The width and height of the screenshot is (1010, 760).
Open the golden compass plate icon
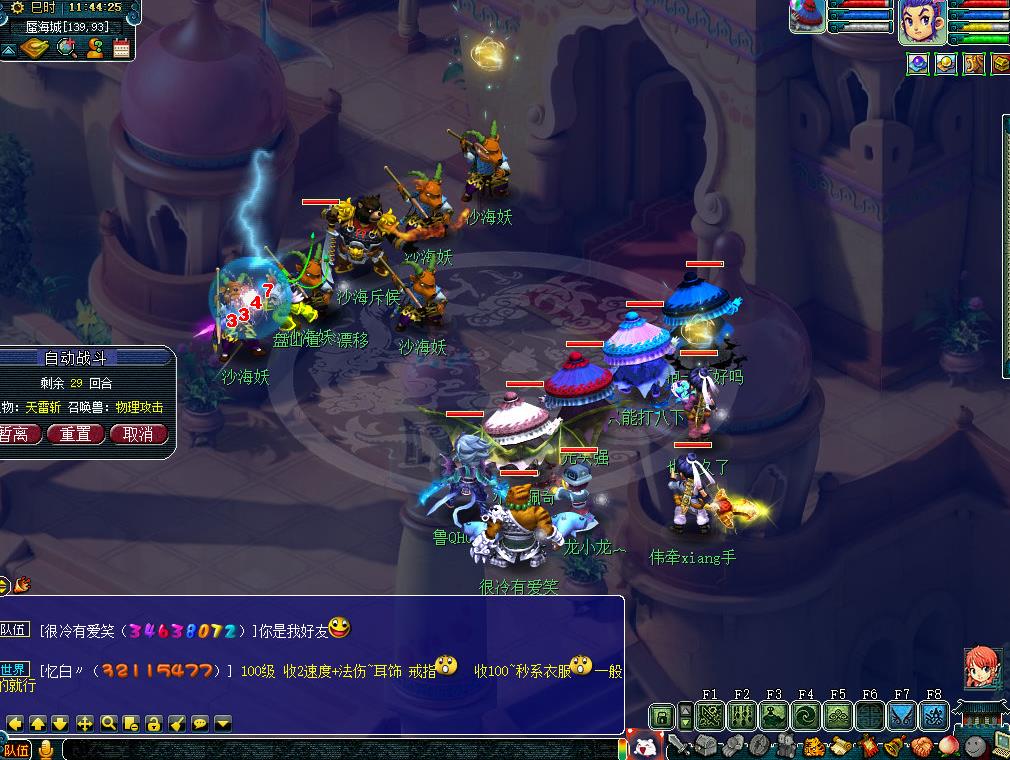[x=34, y=48]
